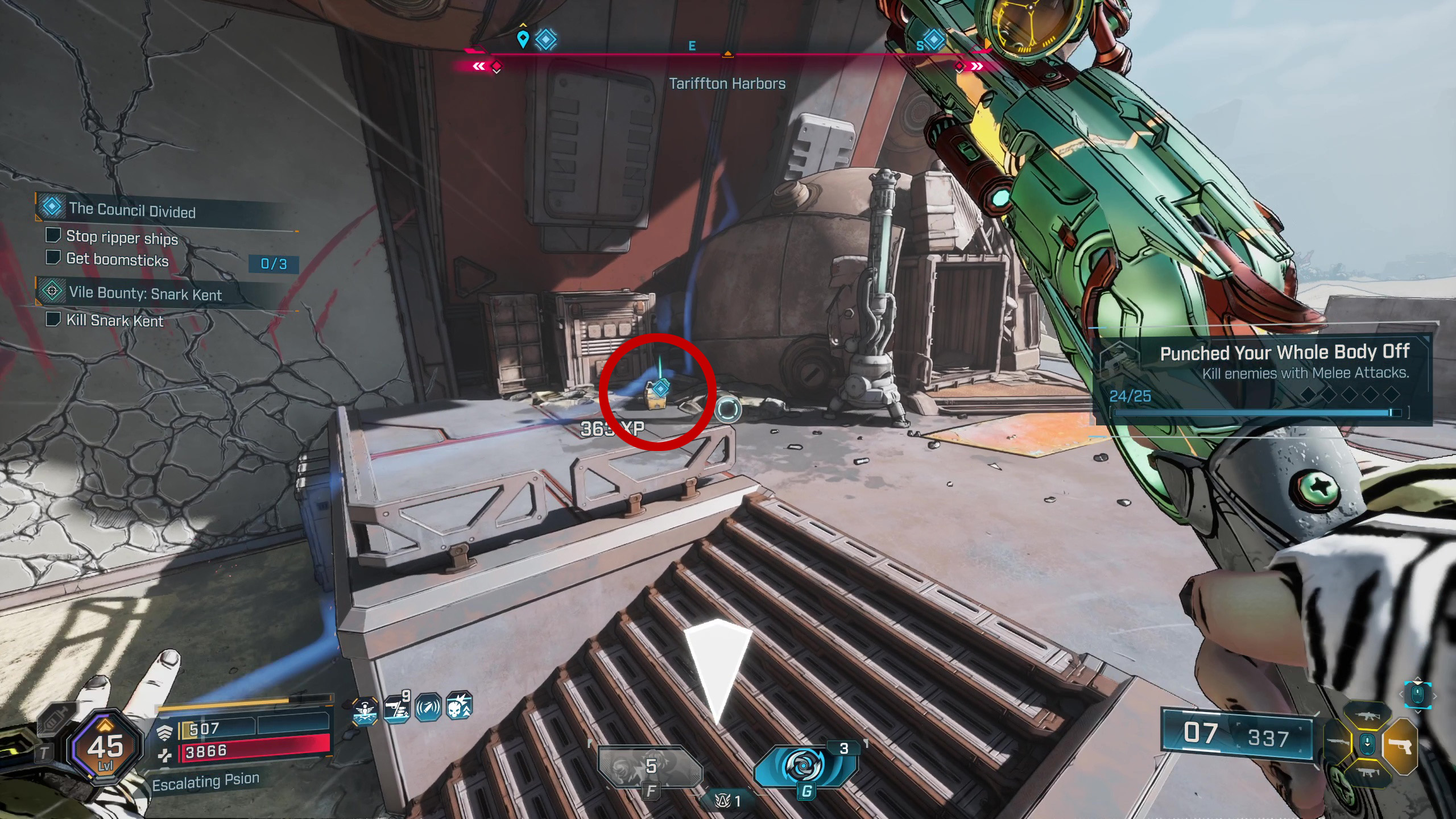Activate the action skill on cooldown

(x=650, y=767)
